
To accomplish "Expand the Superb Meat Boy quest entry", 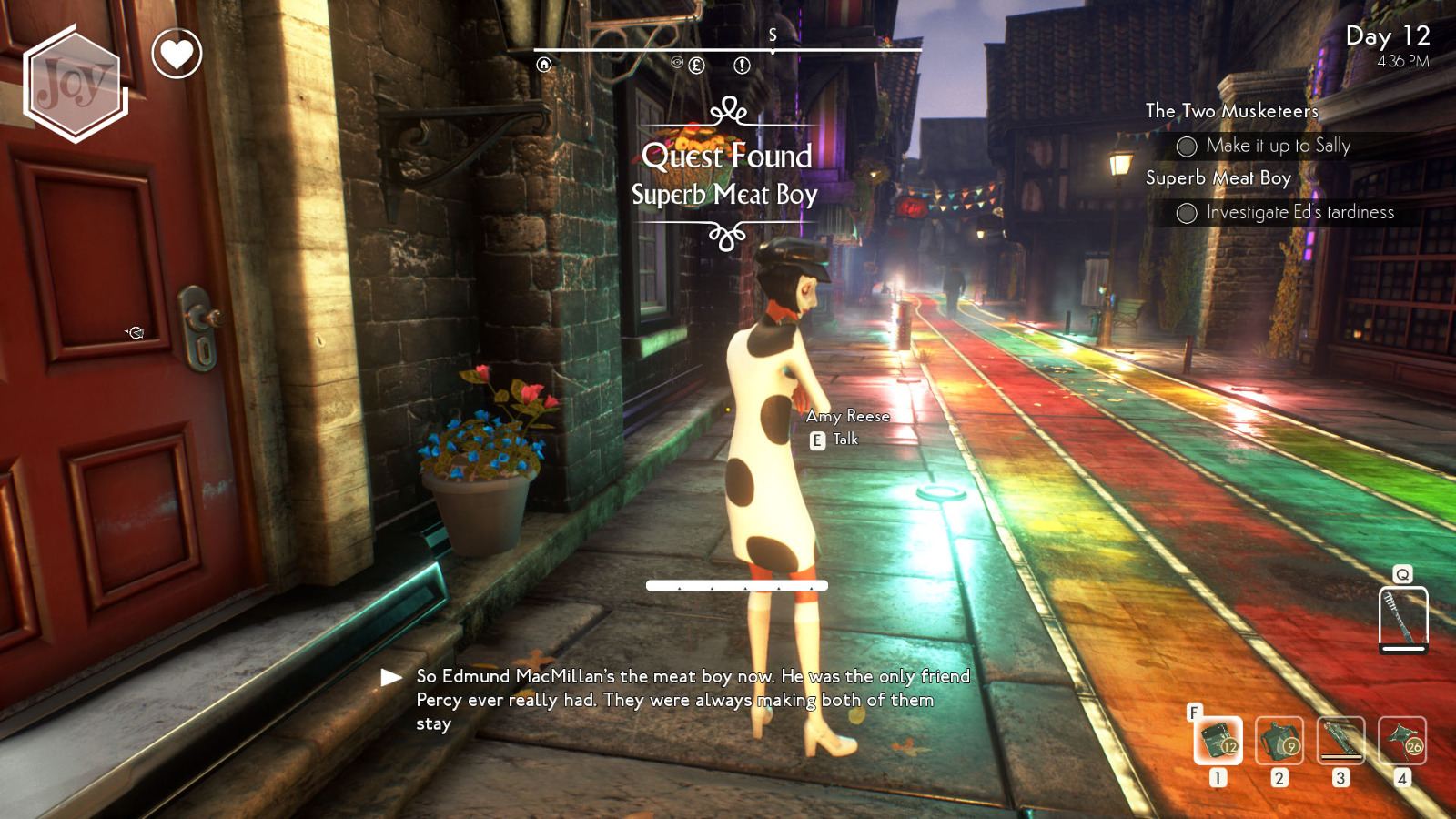I will pyautogui.click(x=1217, y=178).
